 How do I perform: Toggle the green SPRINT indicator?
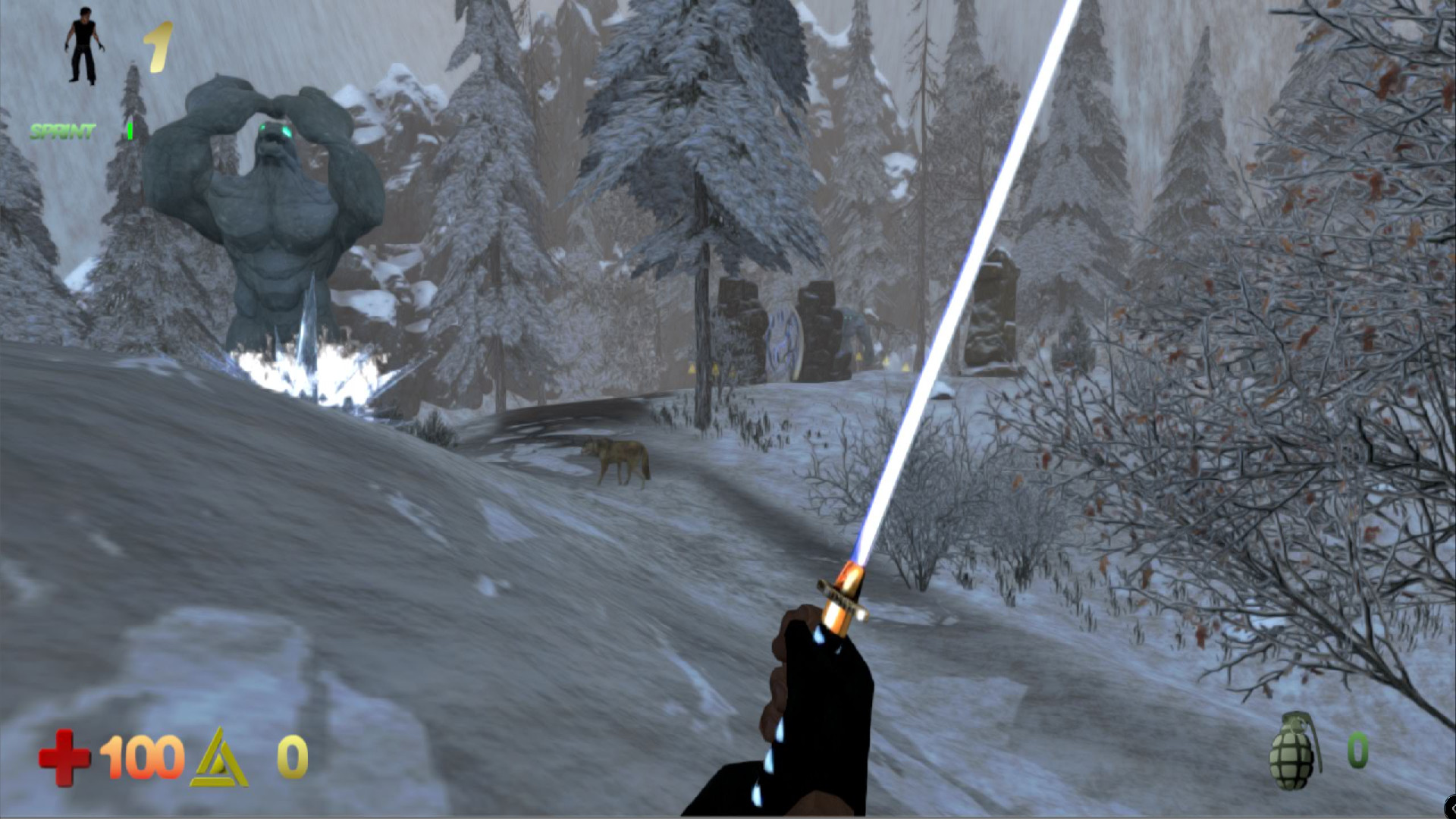coord(62,130)
